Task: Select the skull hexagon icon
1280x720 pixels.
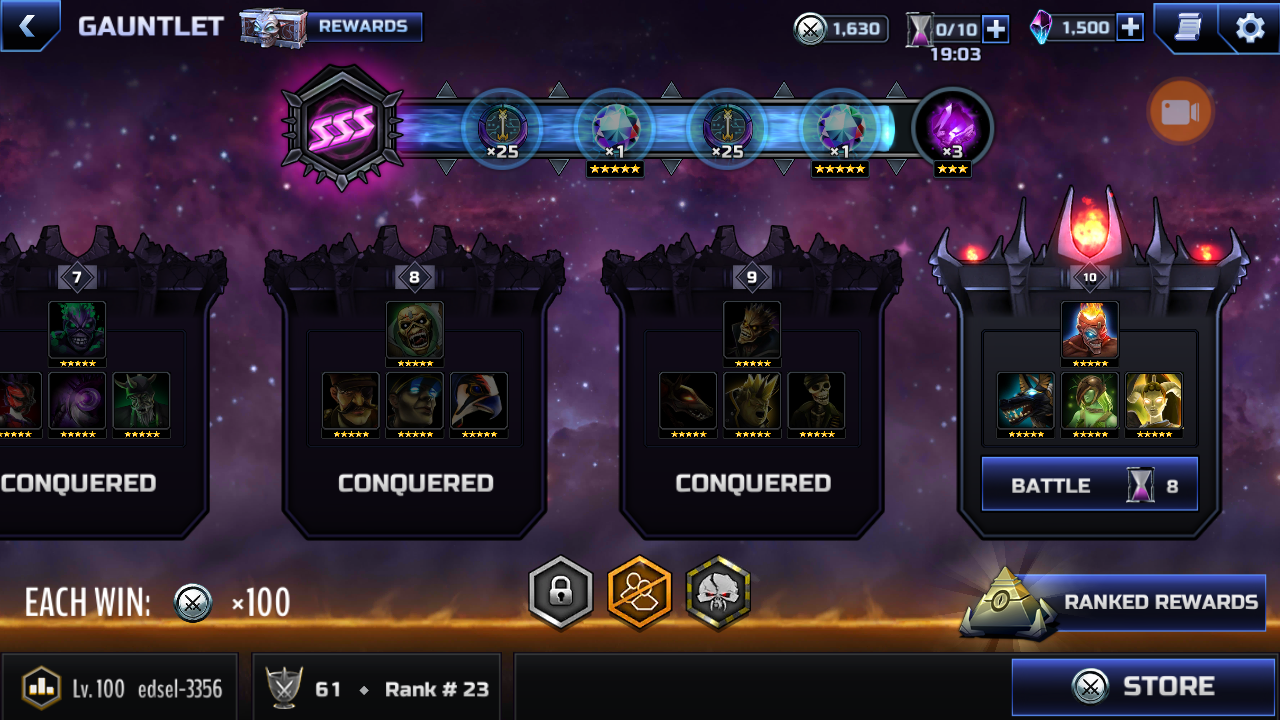Action: 718,593
